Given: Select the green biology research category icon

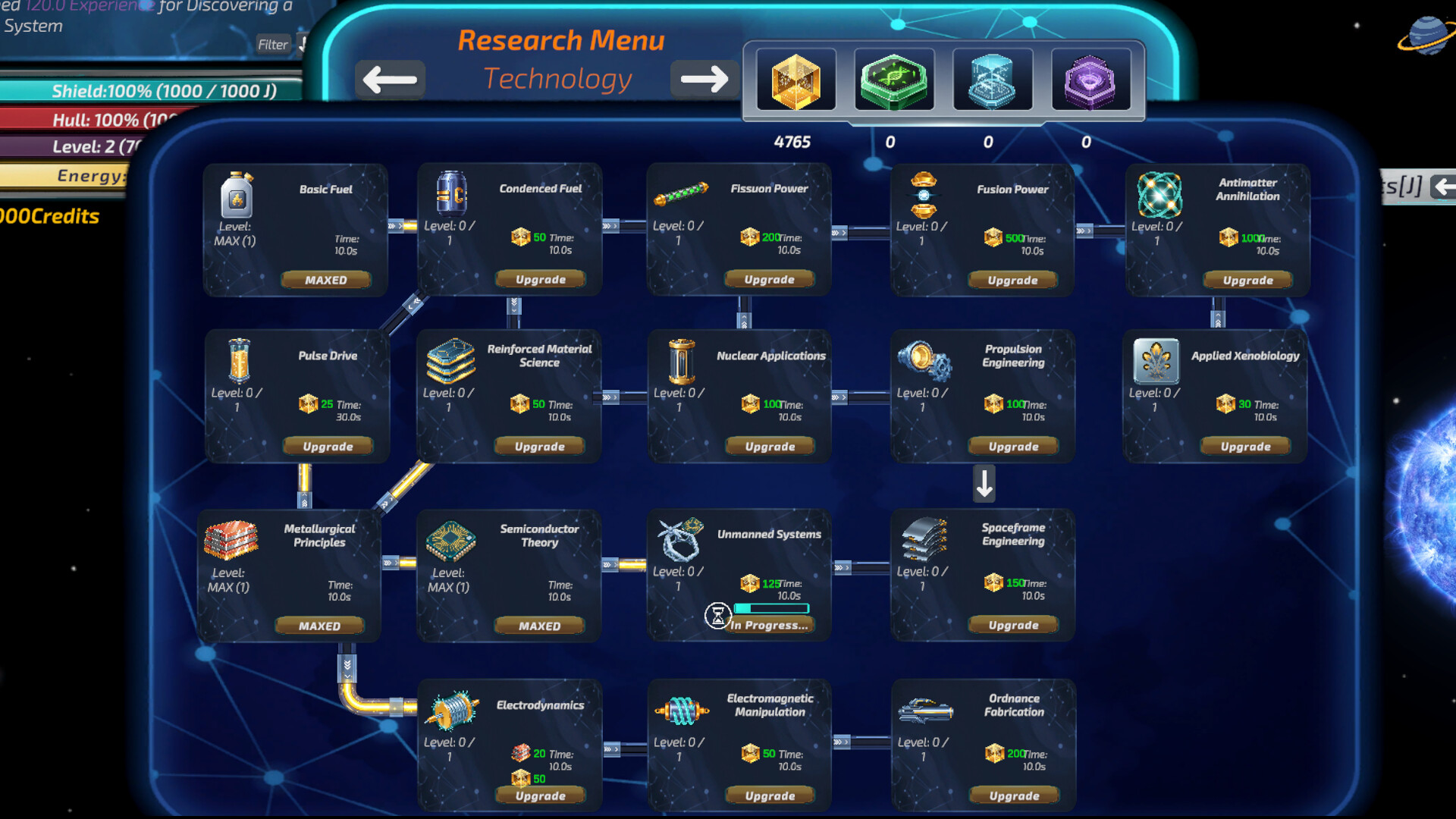Looking at the screenshot, I should [893, 79].
